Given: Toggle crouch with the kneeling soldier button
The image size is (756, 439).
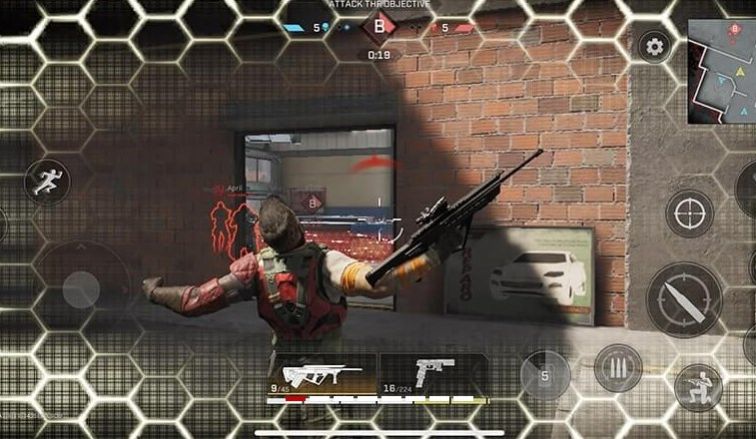Looking at the screenshot, I should tap(698, 386).
